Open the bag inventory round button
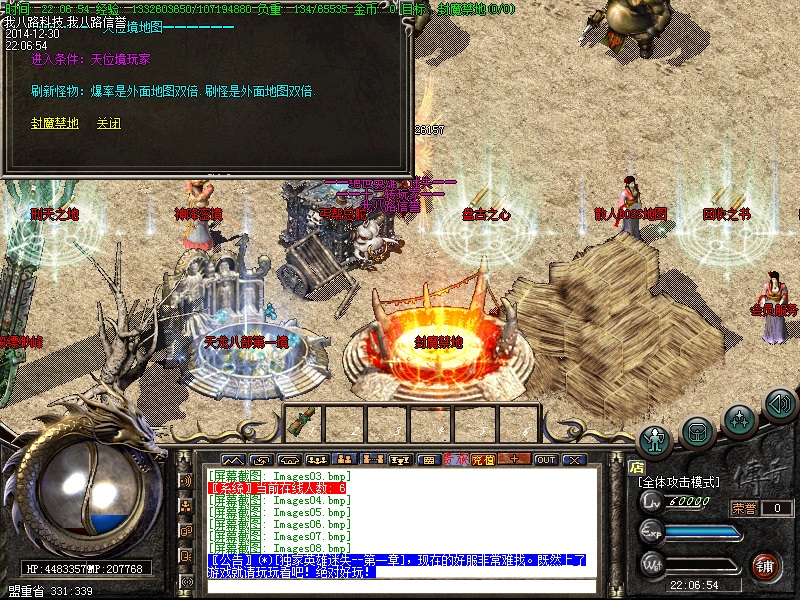The width and height of the screenshot is (800, 600). click(697, 431)
